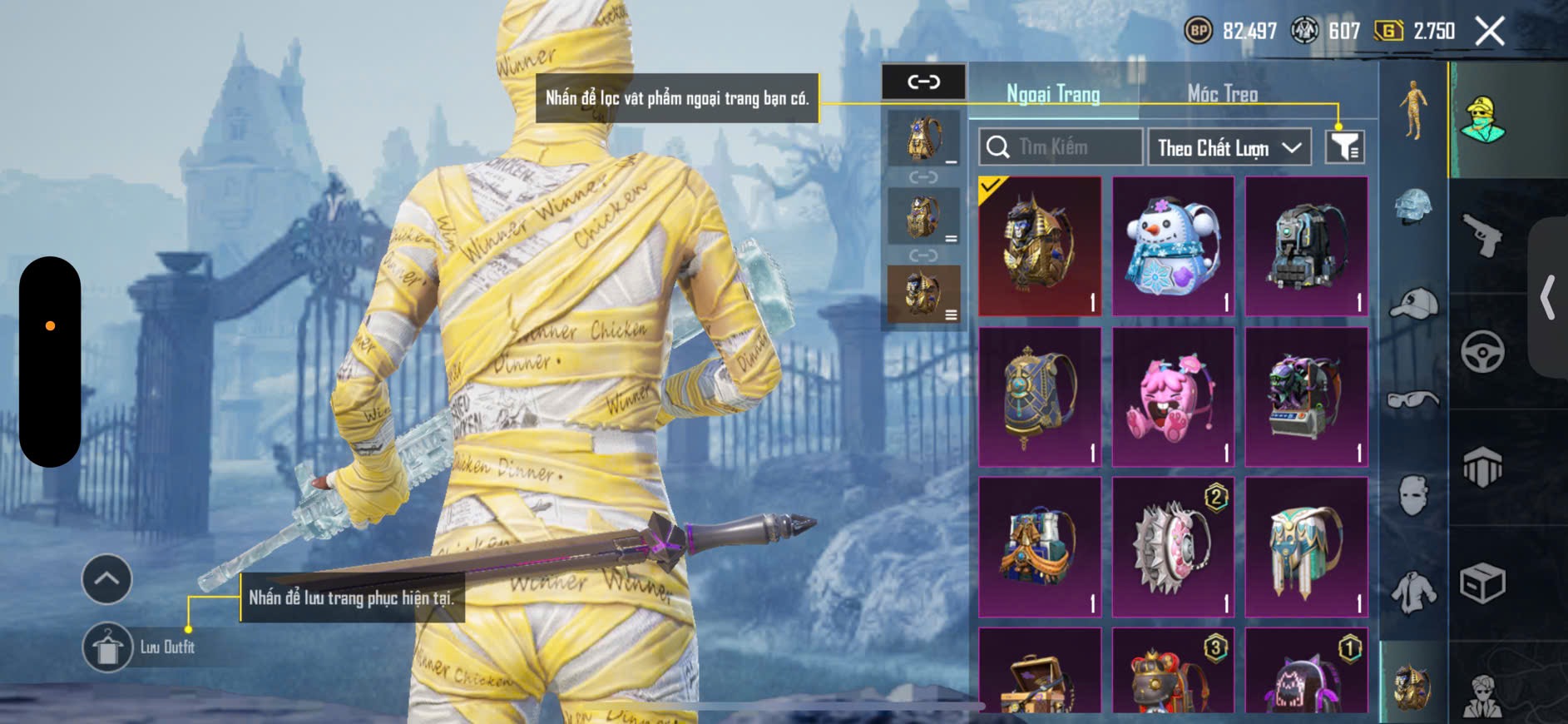1568x724 pixels.
Task: Open the Theo Chất Lượng sort dropdown
Action: 1228,148
